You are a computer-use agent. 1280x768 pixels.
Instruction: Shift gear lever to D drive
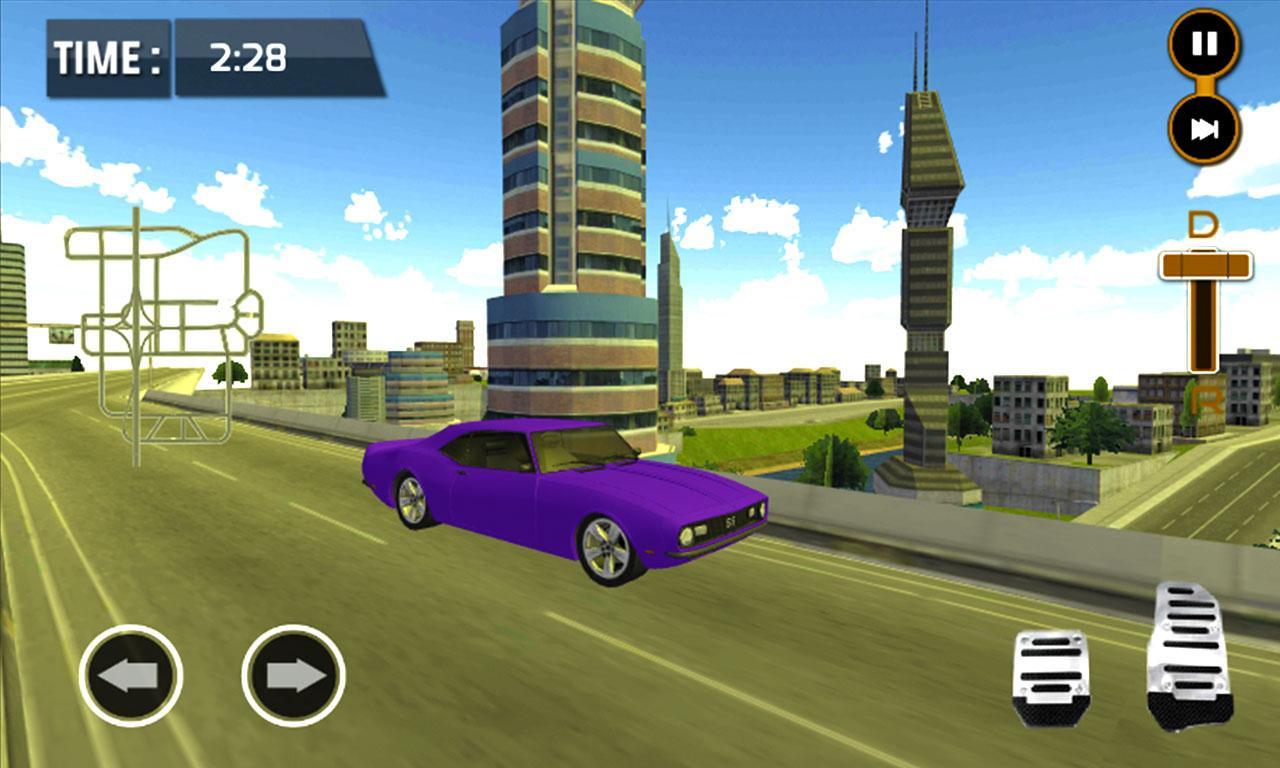click(1203, 226)
